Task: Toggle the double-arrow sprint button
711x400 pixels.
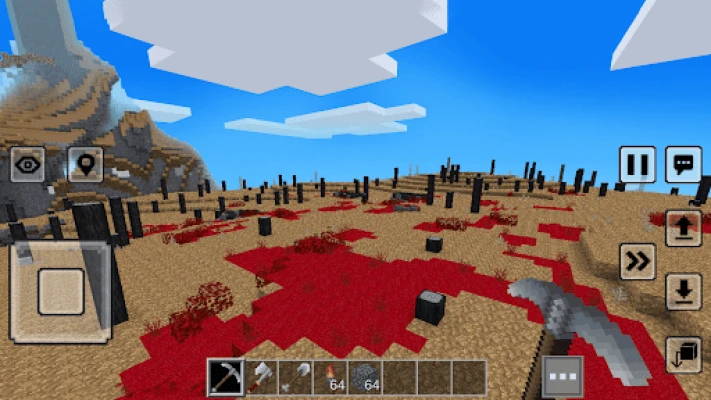Action: tap(637, 261)
